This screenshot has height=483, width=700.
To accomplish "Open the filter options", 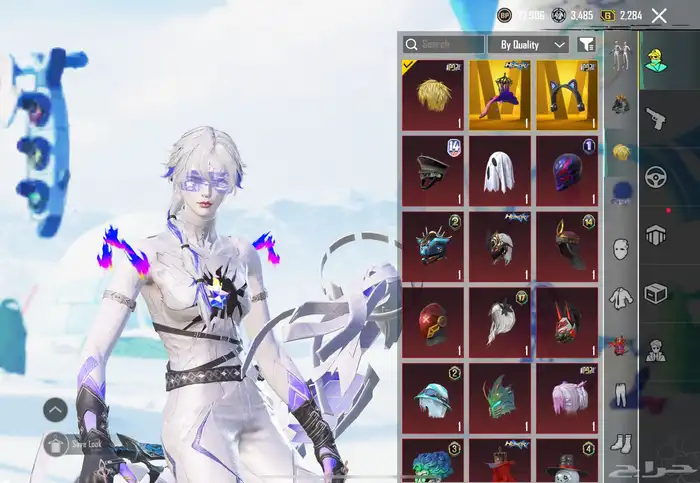I will click(587, 45).
